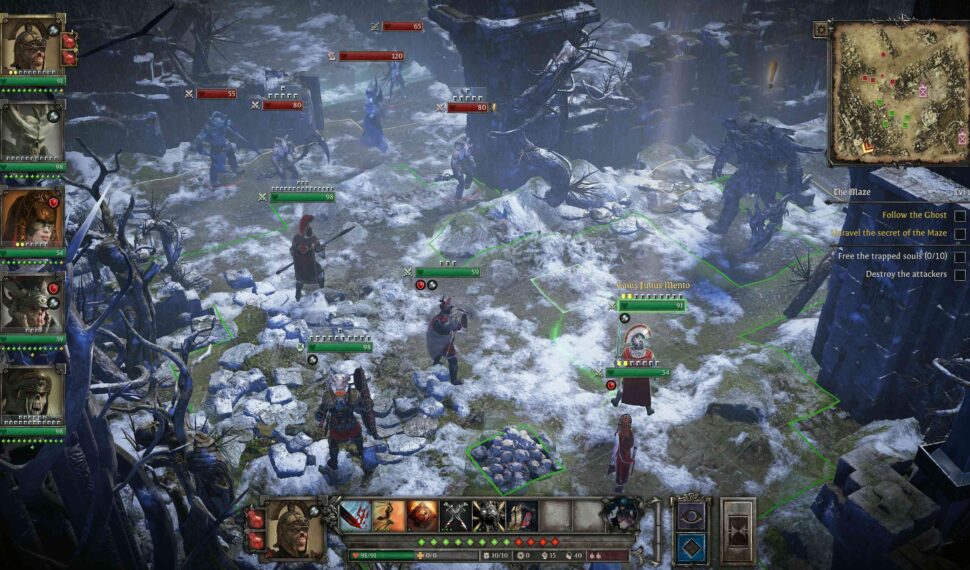The image size is (970, 570).
Task: Activate the roaring face ability
Action: pyautogui.click(x=422, y=516)
